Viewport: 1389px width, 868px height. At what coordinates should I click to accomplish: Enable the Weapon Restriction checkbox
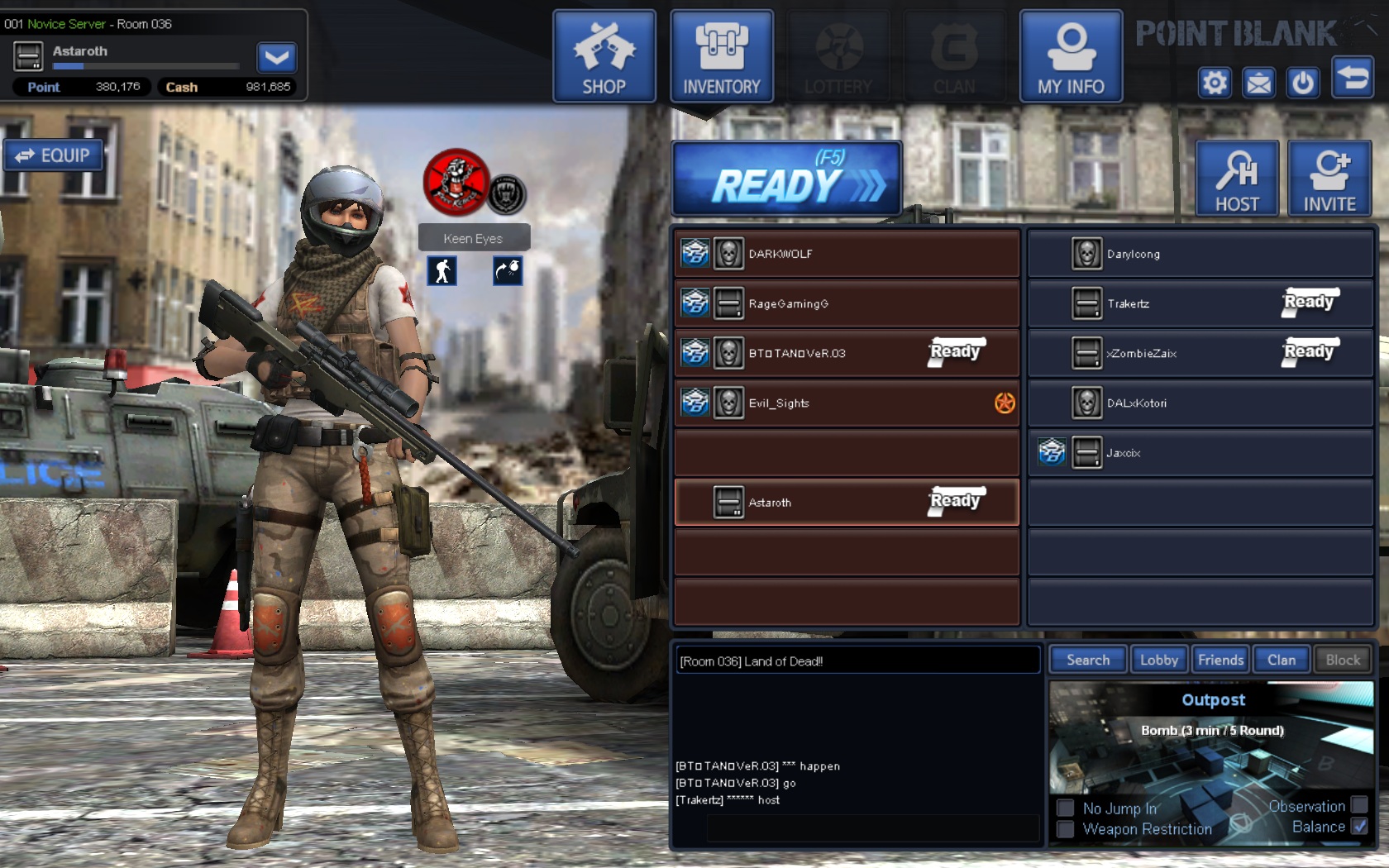[x=1066, y=829]
